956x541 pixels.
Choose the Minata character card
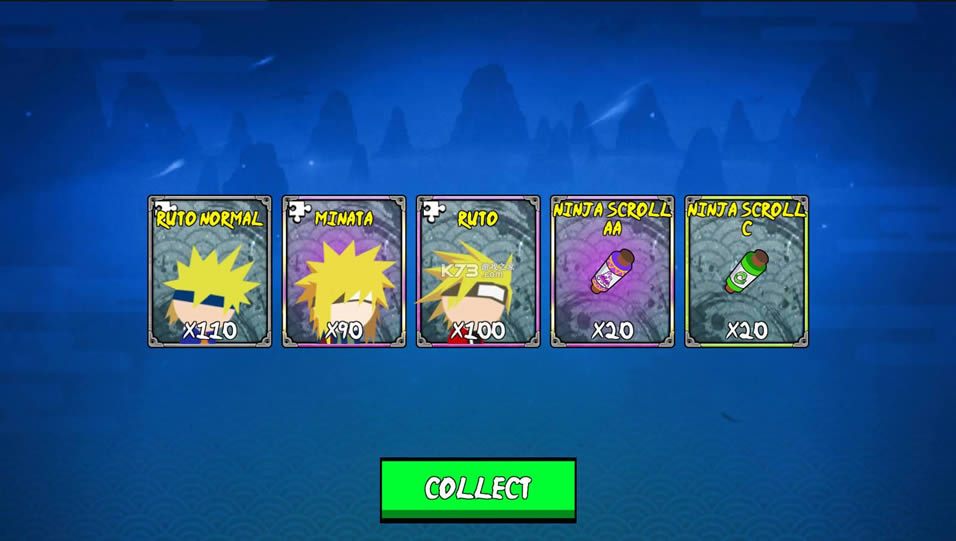[x=344, y=272]
